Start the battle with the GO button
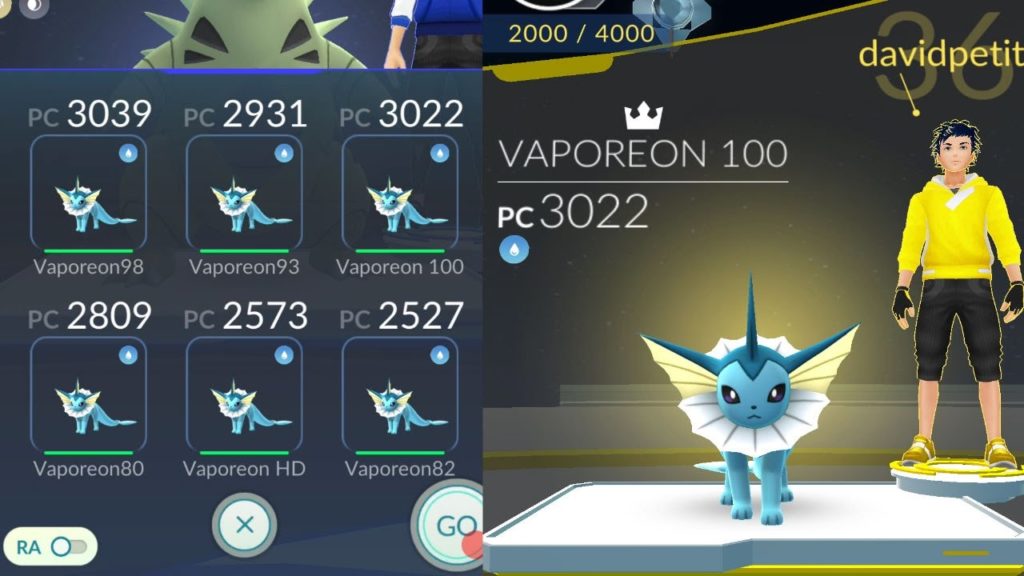The width and height of the screenshot is (1024, 576). tap(452, 526)
